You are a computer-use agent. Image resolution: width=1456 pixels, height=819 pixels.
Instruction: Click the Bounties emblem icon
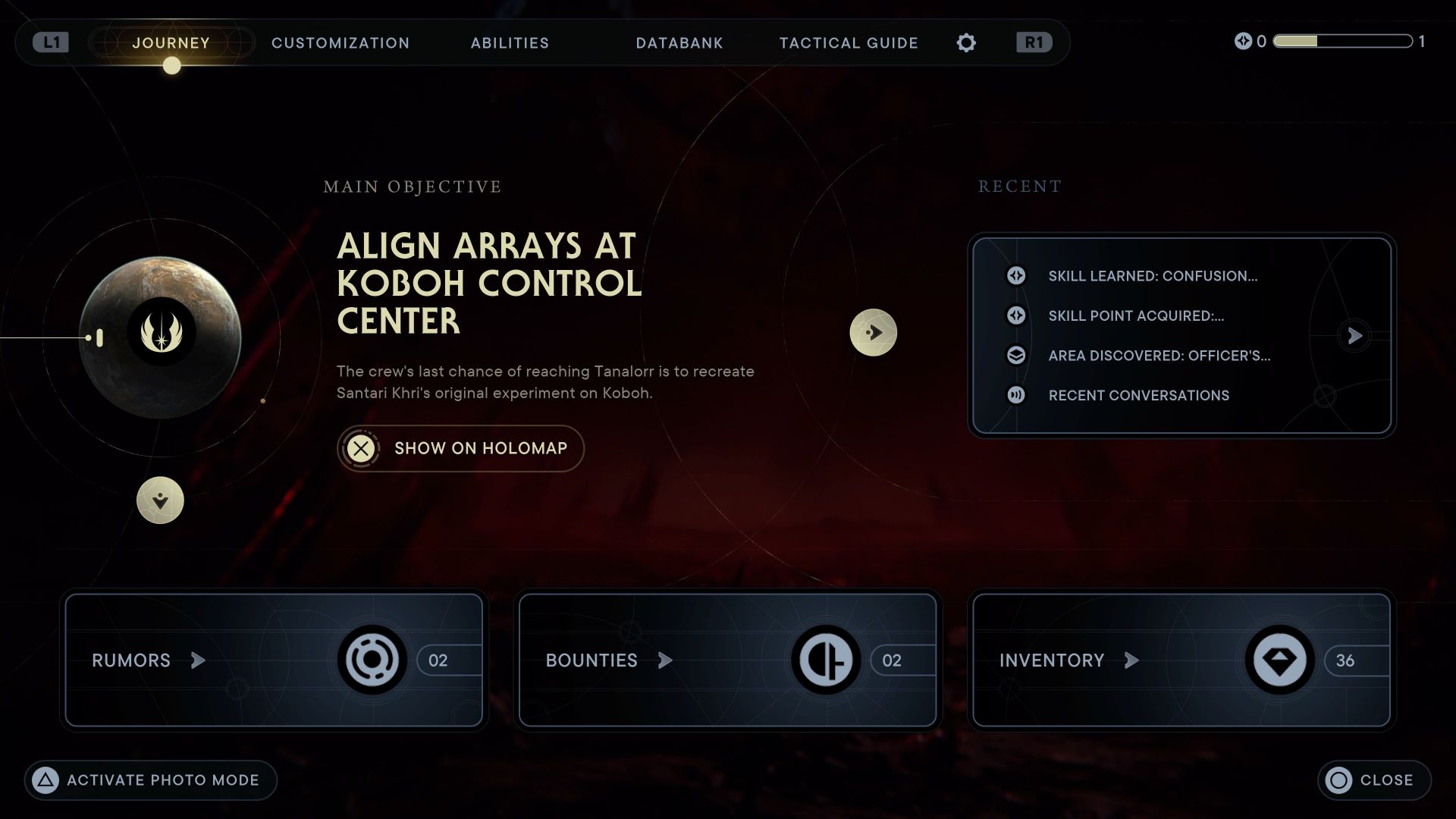(827, 660)
